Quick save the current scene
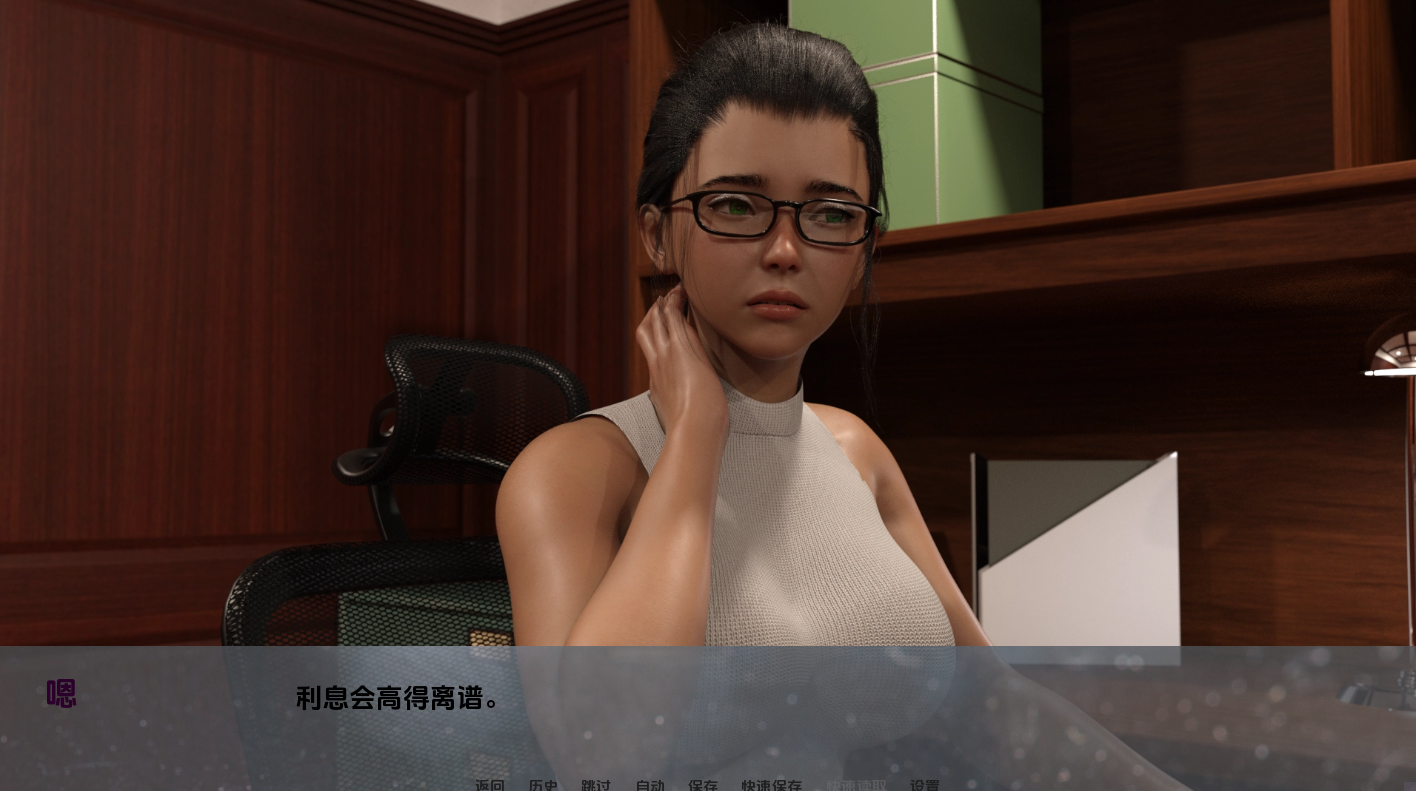The height and width of the screenshot is (791, 1416). [x=771, y=786]
